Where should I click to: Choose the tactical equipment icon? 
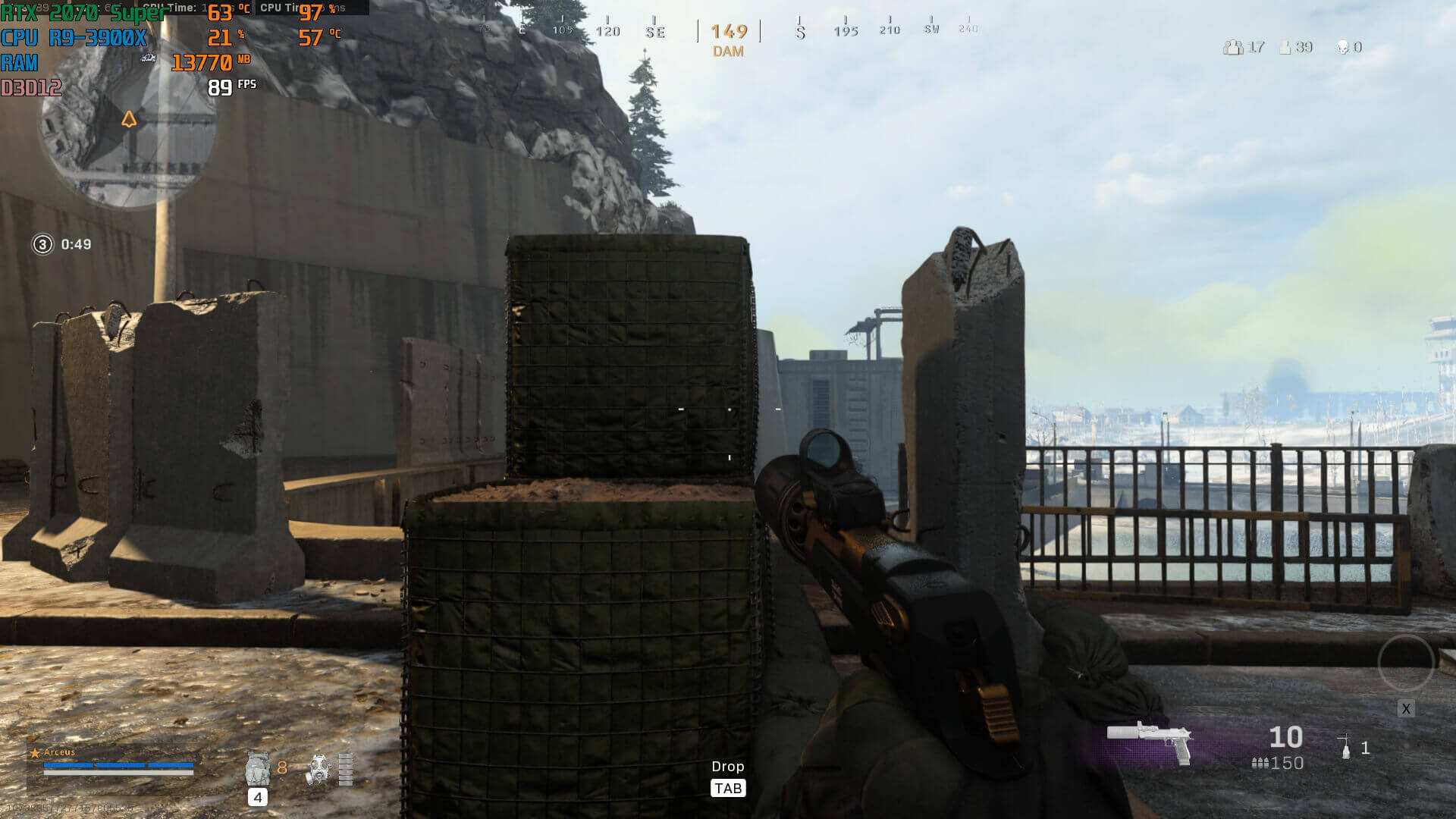(x=1345, y=746)
